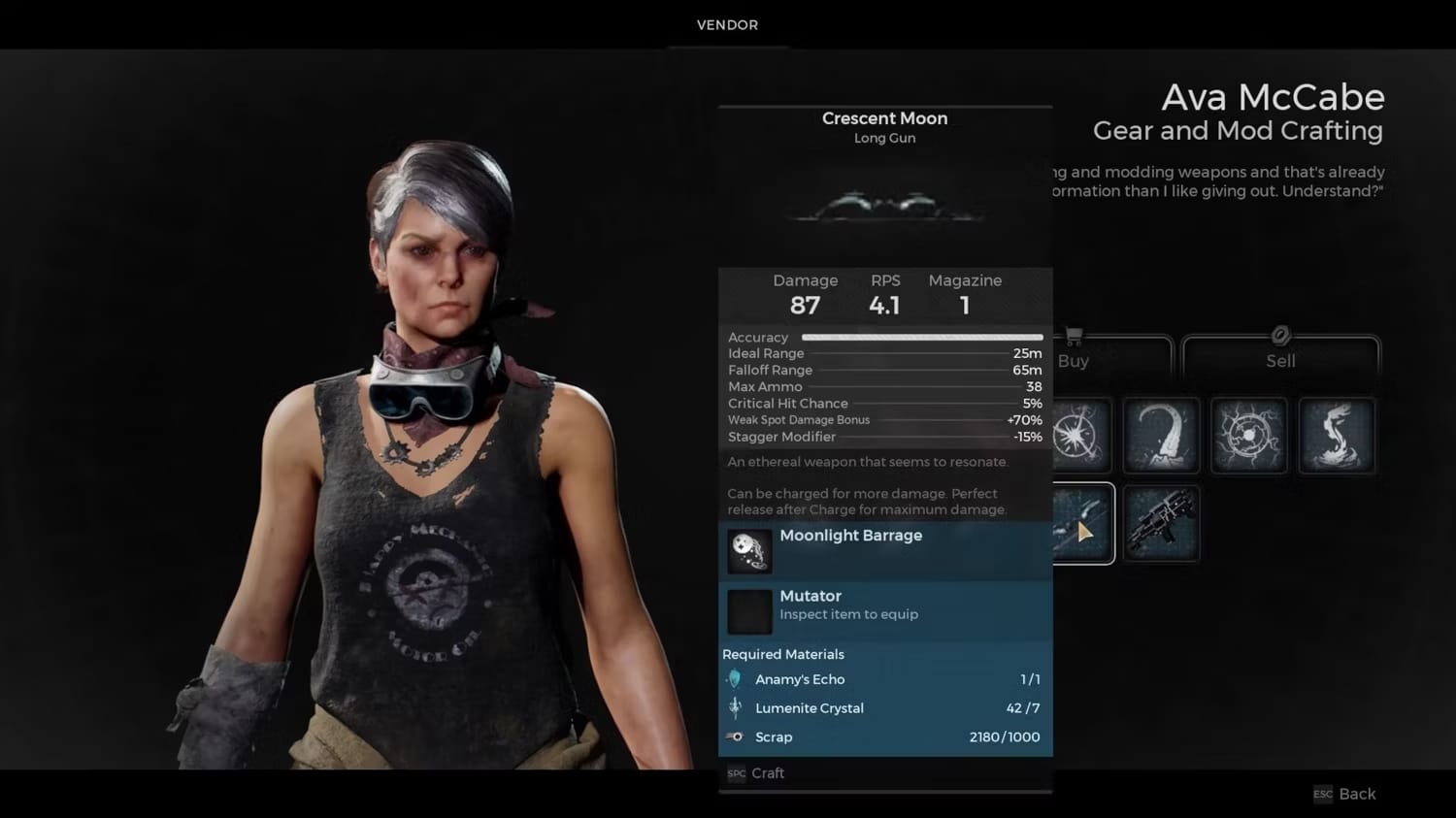Select the empty Mutator slot
The image size is (1456, 818).
pyautogui.click(x=749, y=611)
